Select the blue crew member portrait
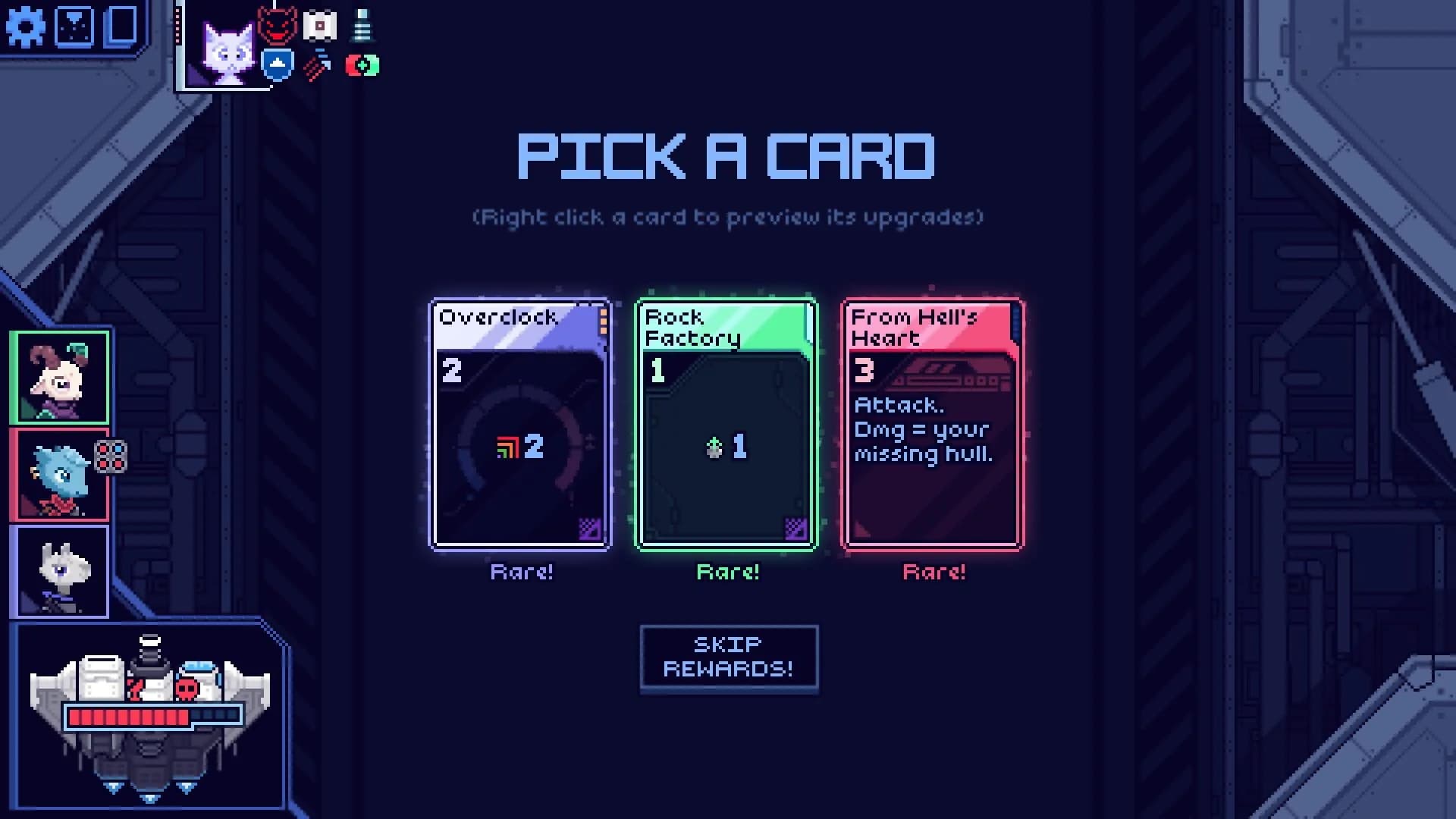 (61, 474)
